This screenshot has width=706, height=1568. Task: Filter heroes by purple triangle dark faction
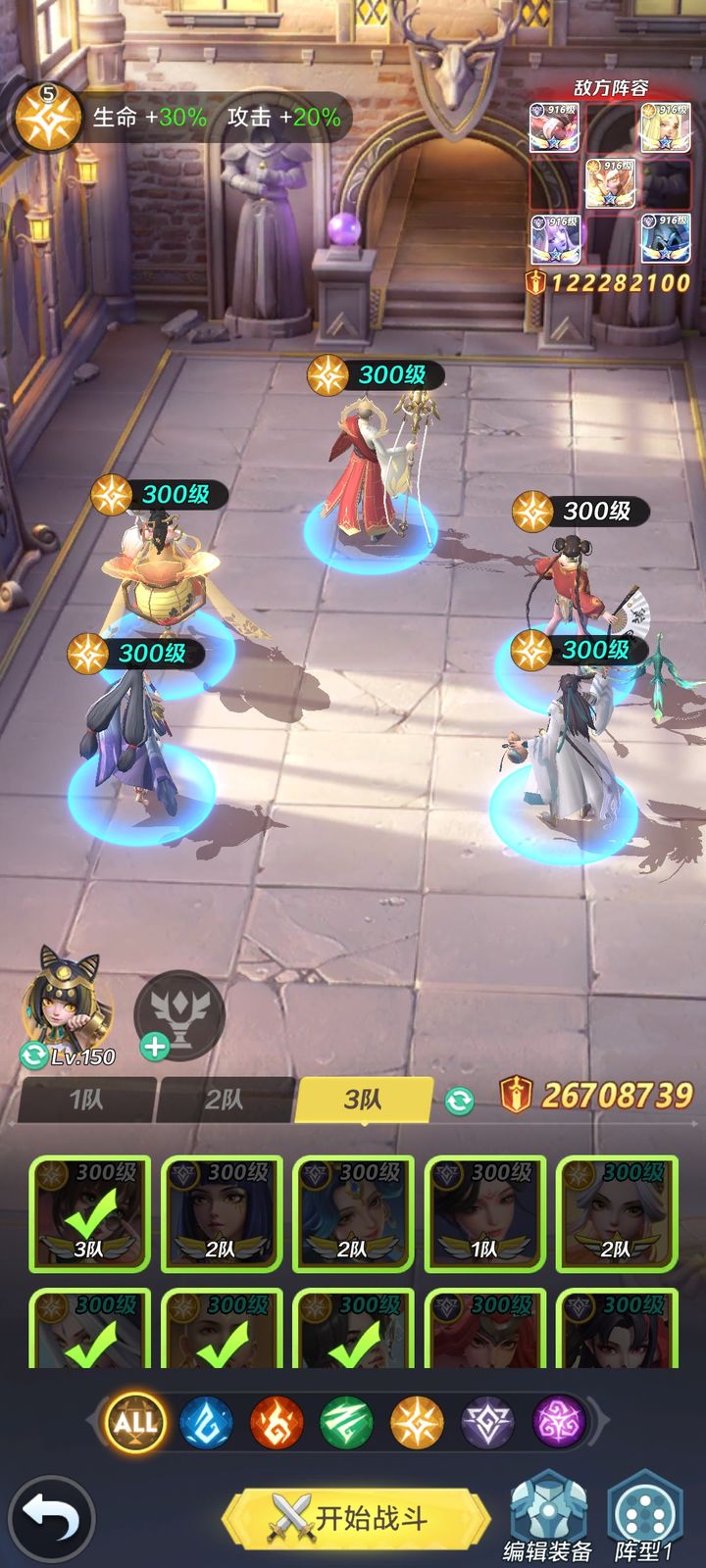(x=487, y=1422)
